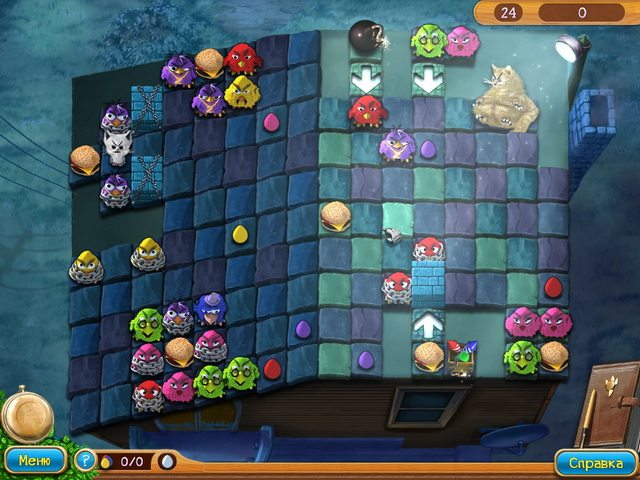The width and height of the screenshot is (640, 480).
Task: Select the burger beside the fireworks box
Action: point(428,355)
